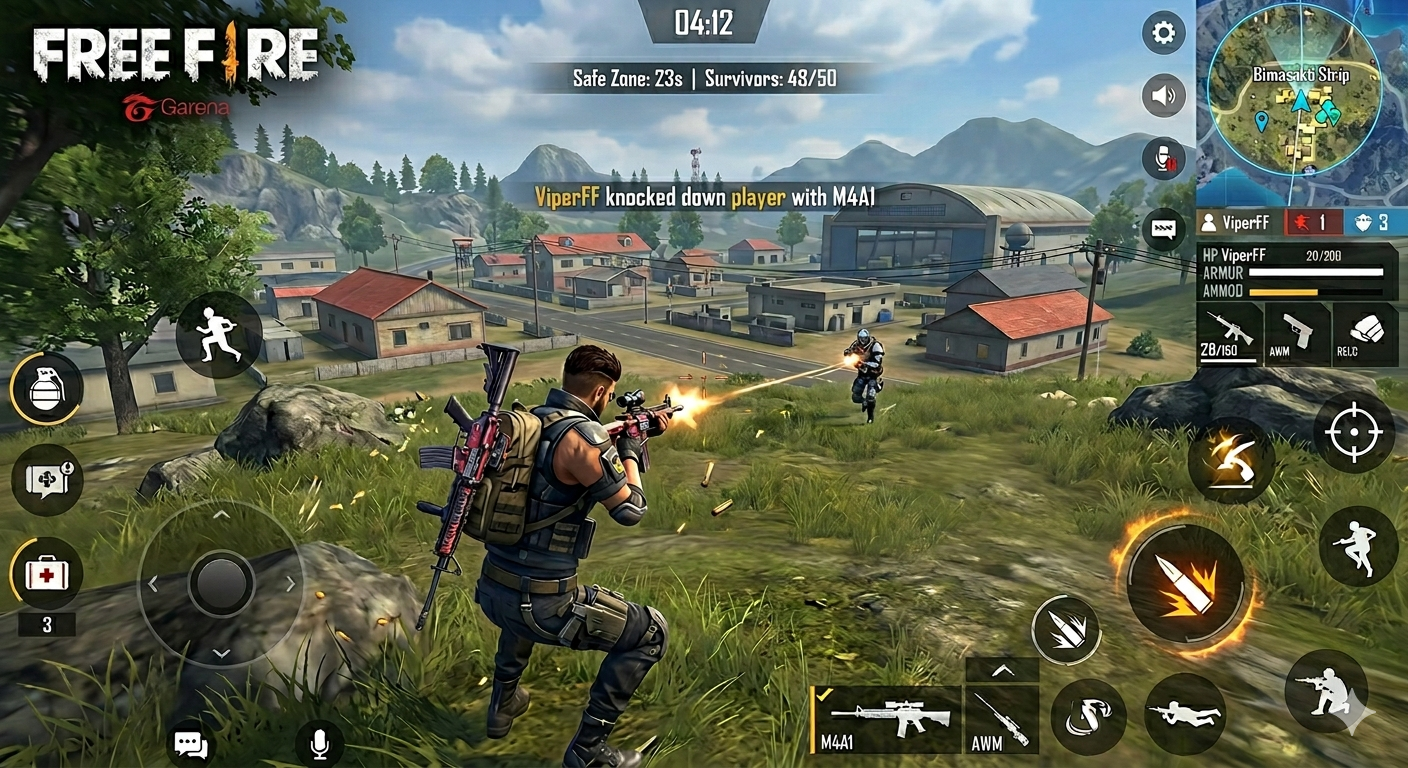
Task: Toggle the microphone mute
Action: click(x=1163, y=158)
